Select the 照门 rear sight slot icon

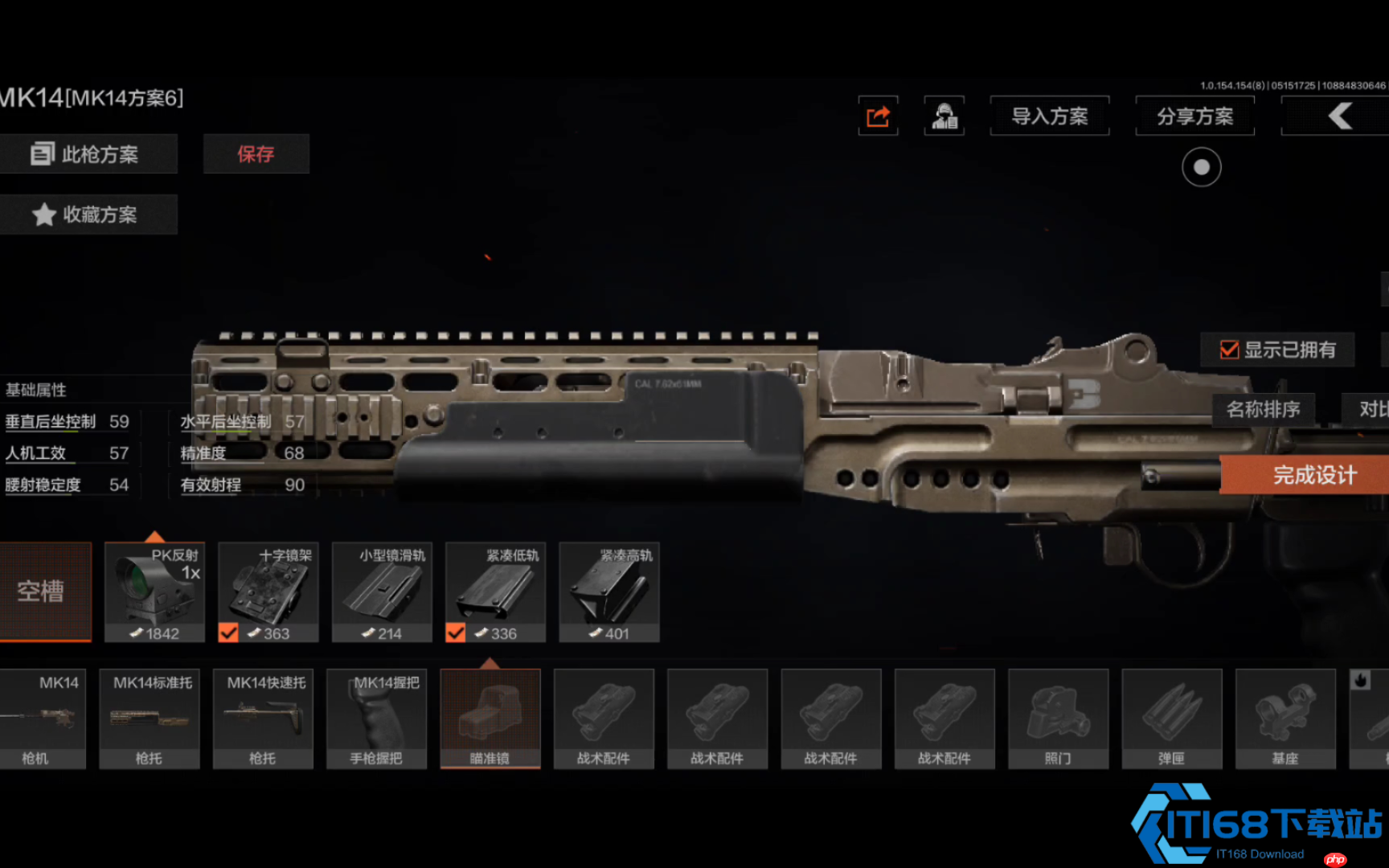1058,718
